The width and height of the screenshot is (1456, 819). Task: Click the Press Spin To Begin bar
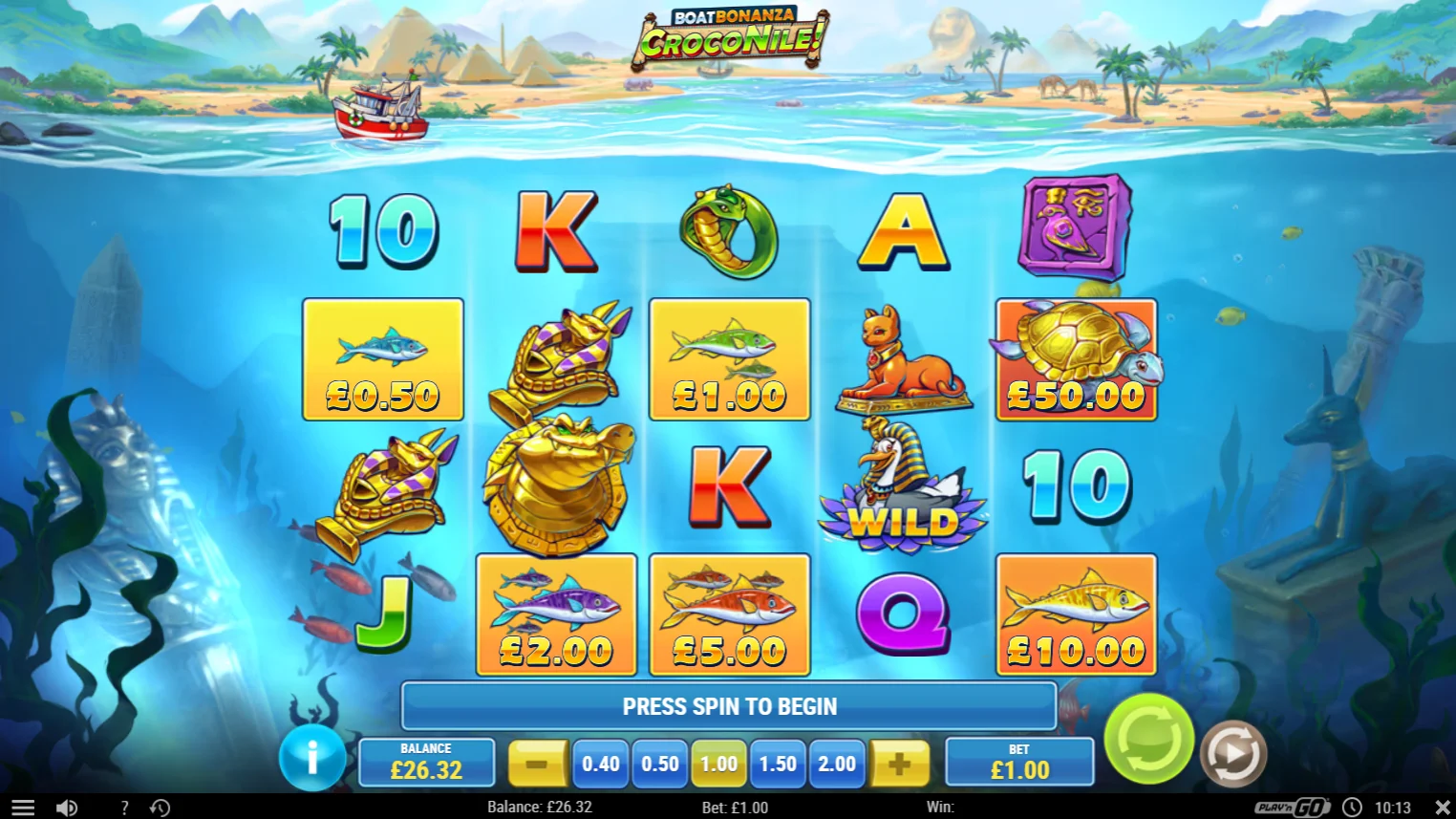click(x=728, y=707)
